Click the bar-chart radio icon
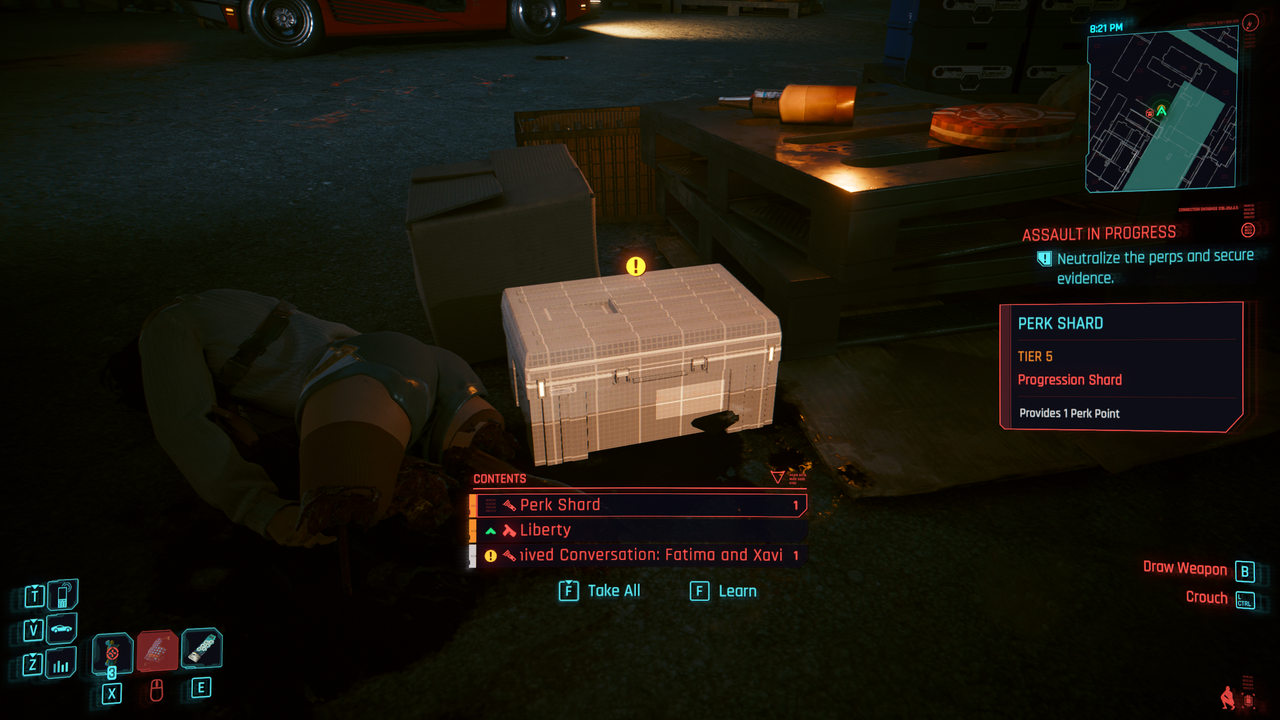The width and height of the screenshot is (1280, 720). click(62, 663)
